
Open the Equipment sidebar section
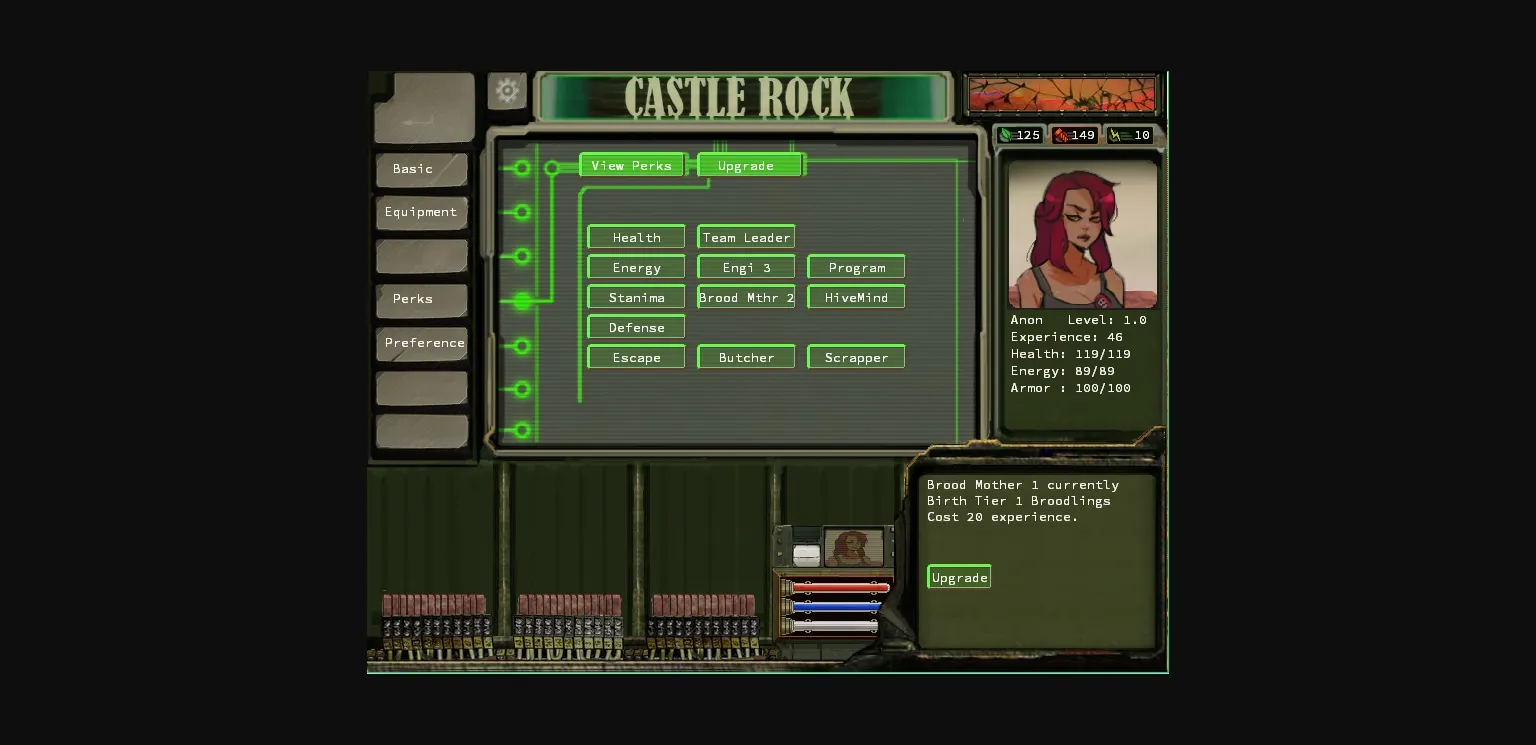tap(420, 212)
